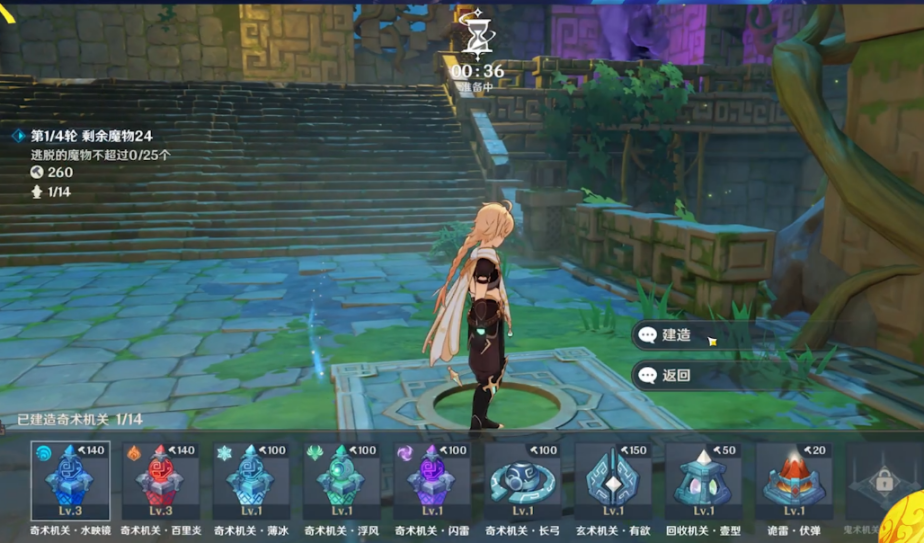The height and width of the screenshot is (543, 924).
Task: Select the green 浮风 anemo tower card
Action: pyautogui.click(x=341, y=480)
